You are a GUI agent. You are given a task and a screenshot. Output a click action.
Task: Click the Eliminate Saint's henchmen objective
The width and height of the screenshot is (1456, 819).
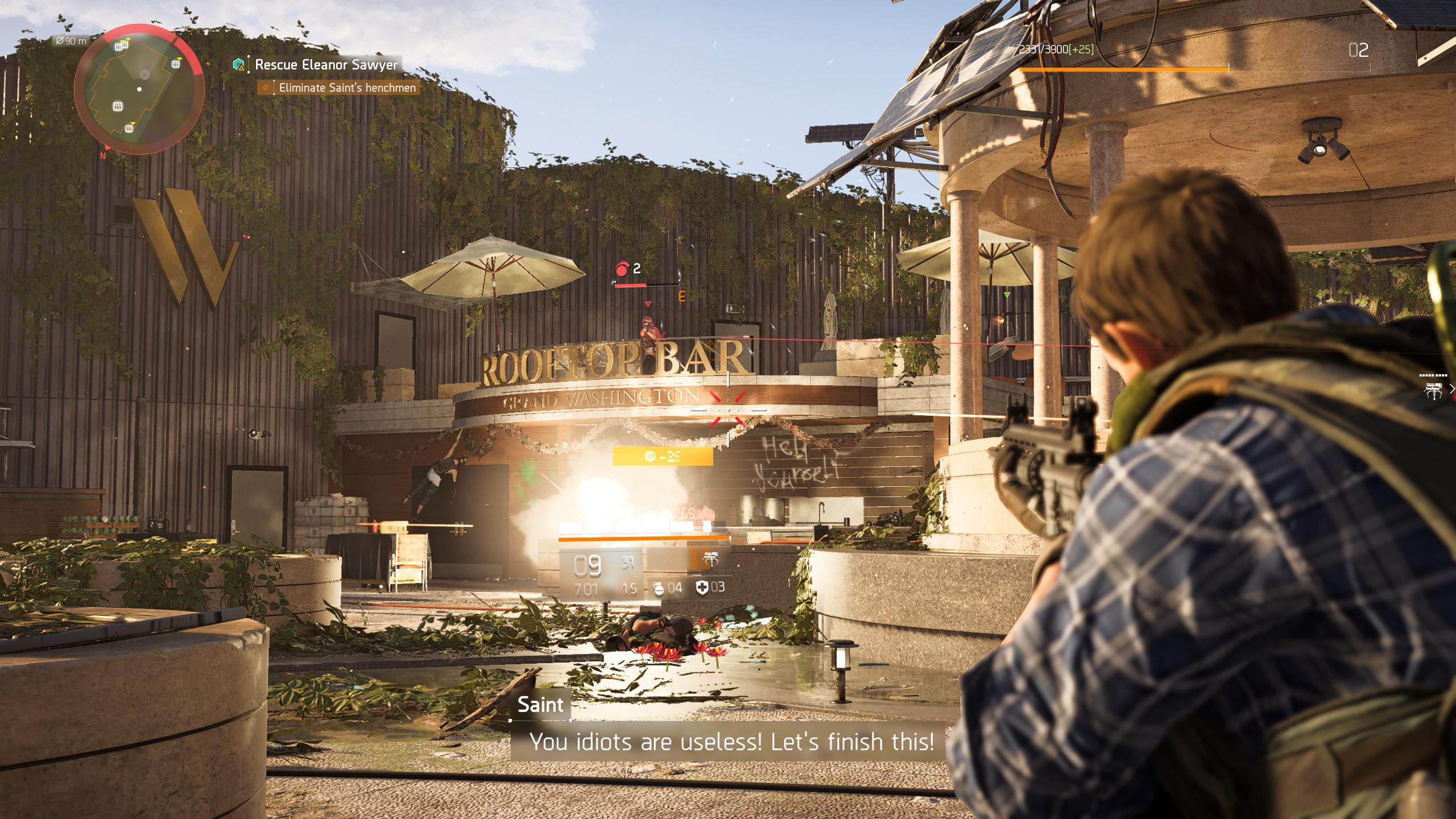347,88
